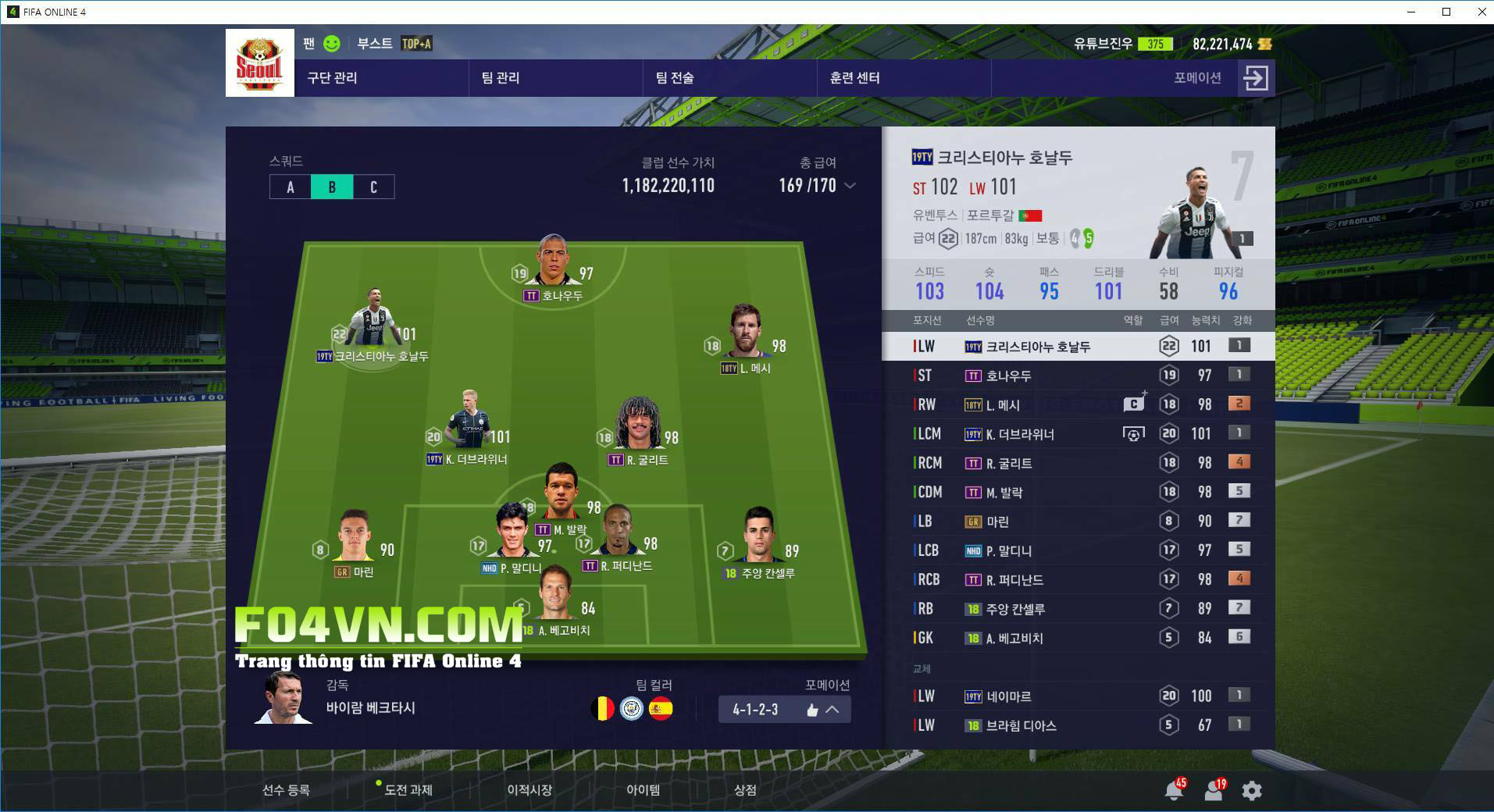1494x812 pixels.
Task: Close the FIFA Online 4 window
Action: click(x=1482, y=12)
